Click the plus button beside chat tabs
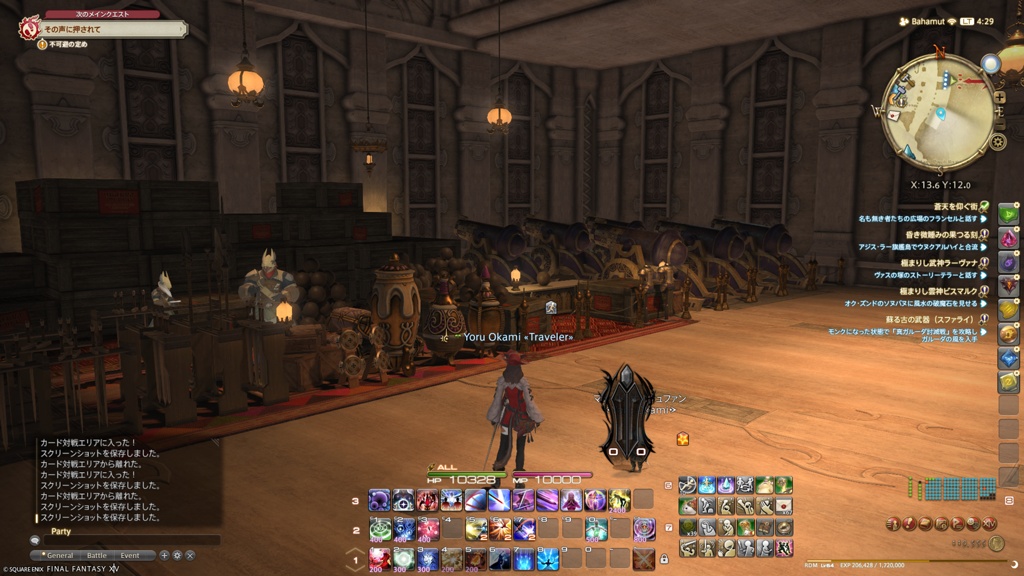Image resolution: width=1024 pixels, height=576 pixels. (x=164, y=555)
